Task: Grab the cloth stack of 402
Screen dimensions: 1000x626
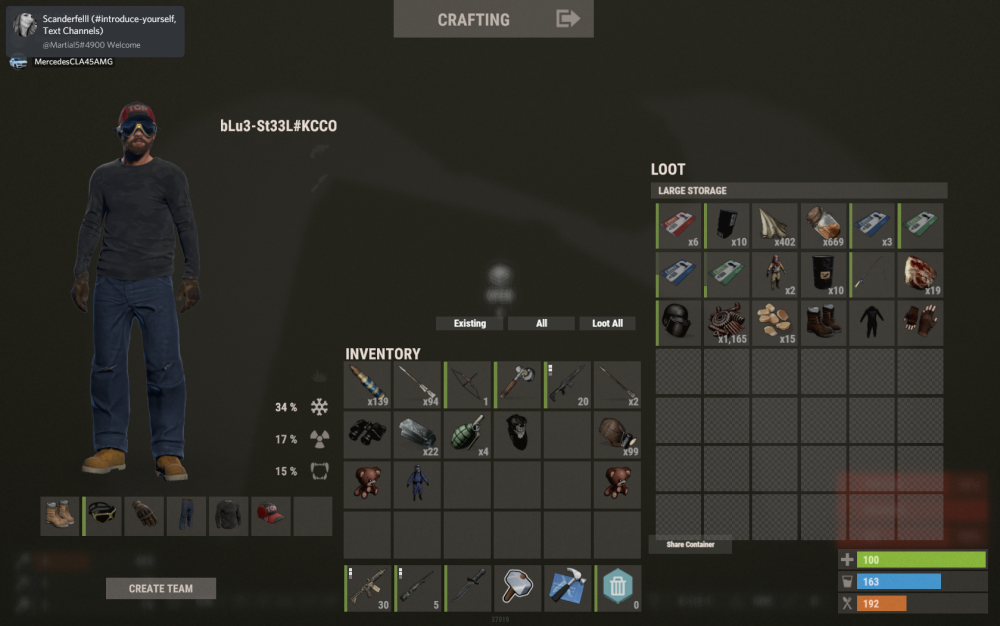Action: [775, 226]
